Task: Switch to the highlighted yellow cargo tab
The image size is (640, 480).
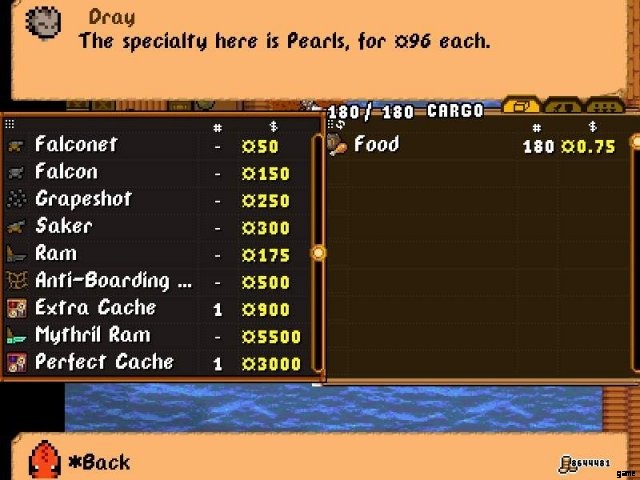Action: [521, 106]
